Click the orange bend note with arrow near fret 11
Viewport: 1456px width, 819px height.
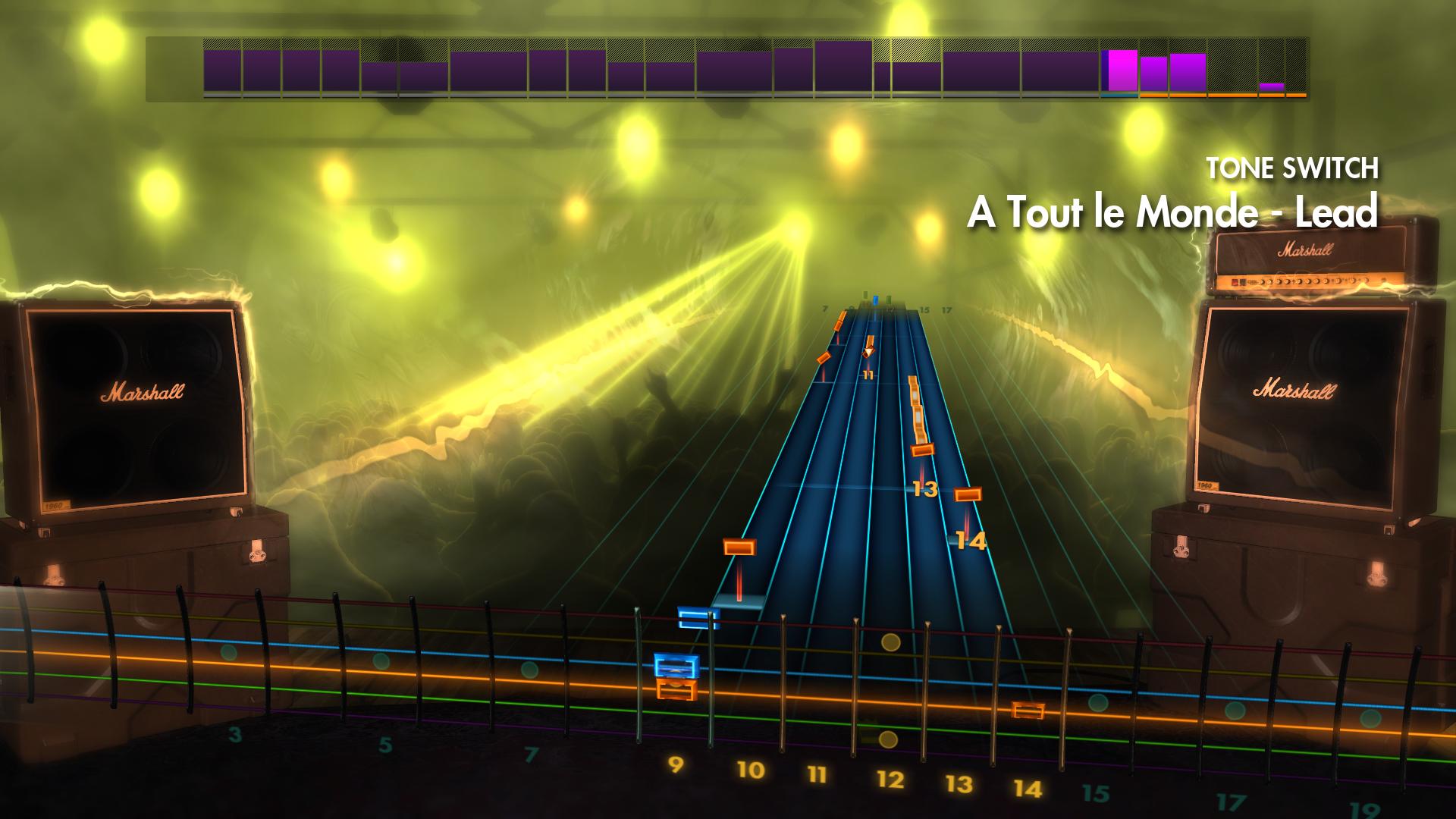[869, 347]
